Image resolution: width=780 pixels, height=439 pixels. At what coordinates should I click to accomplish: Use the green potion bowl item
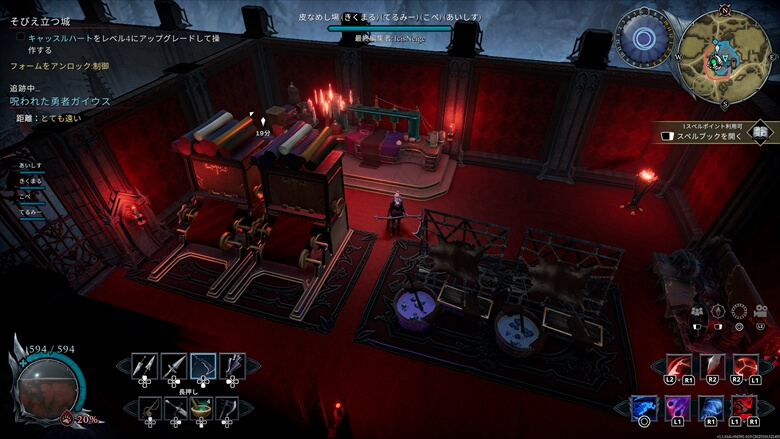point(204,408)
